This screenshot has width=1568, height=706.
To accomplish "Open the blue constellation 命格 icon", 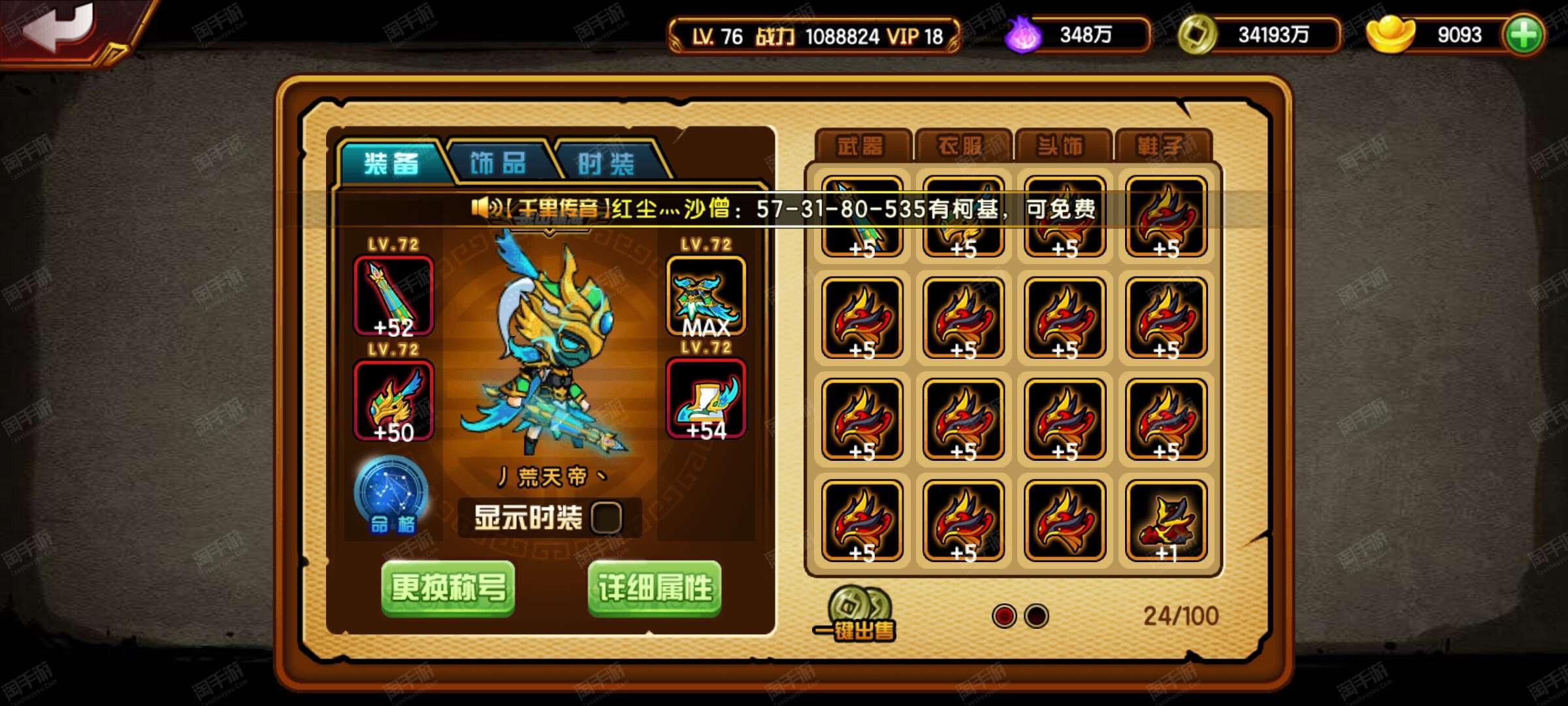I will click(391, 495).
